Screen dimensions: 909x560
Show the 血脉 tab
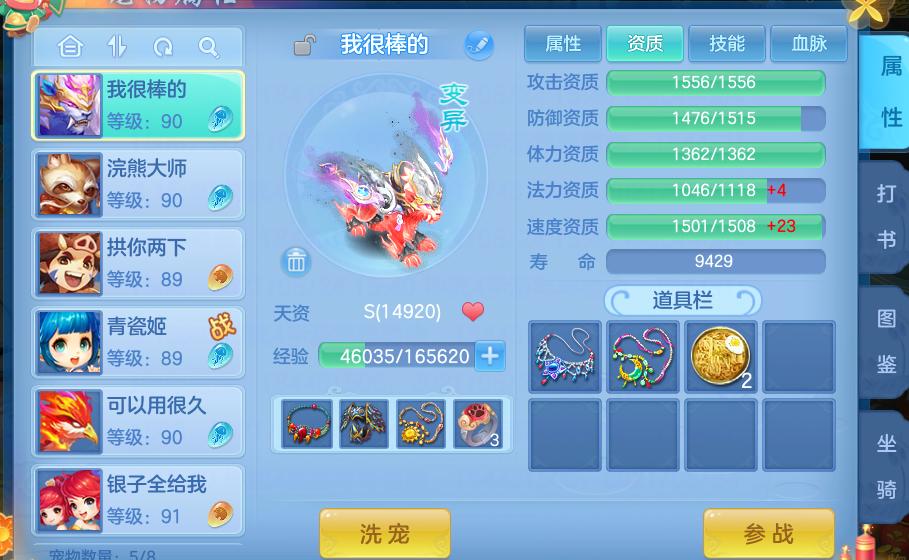(808, 44)
